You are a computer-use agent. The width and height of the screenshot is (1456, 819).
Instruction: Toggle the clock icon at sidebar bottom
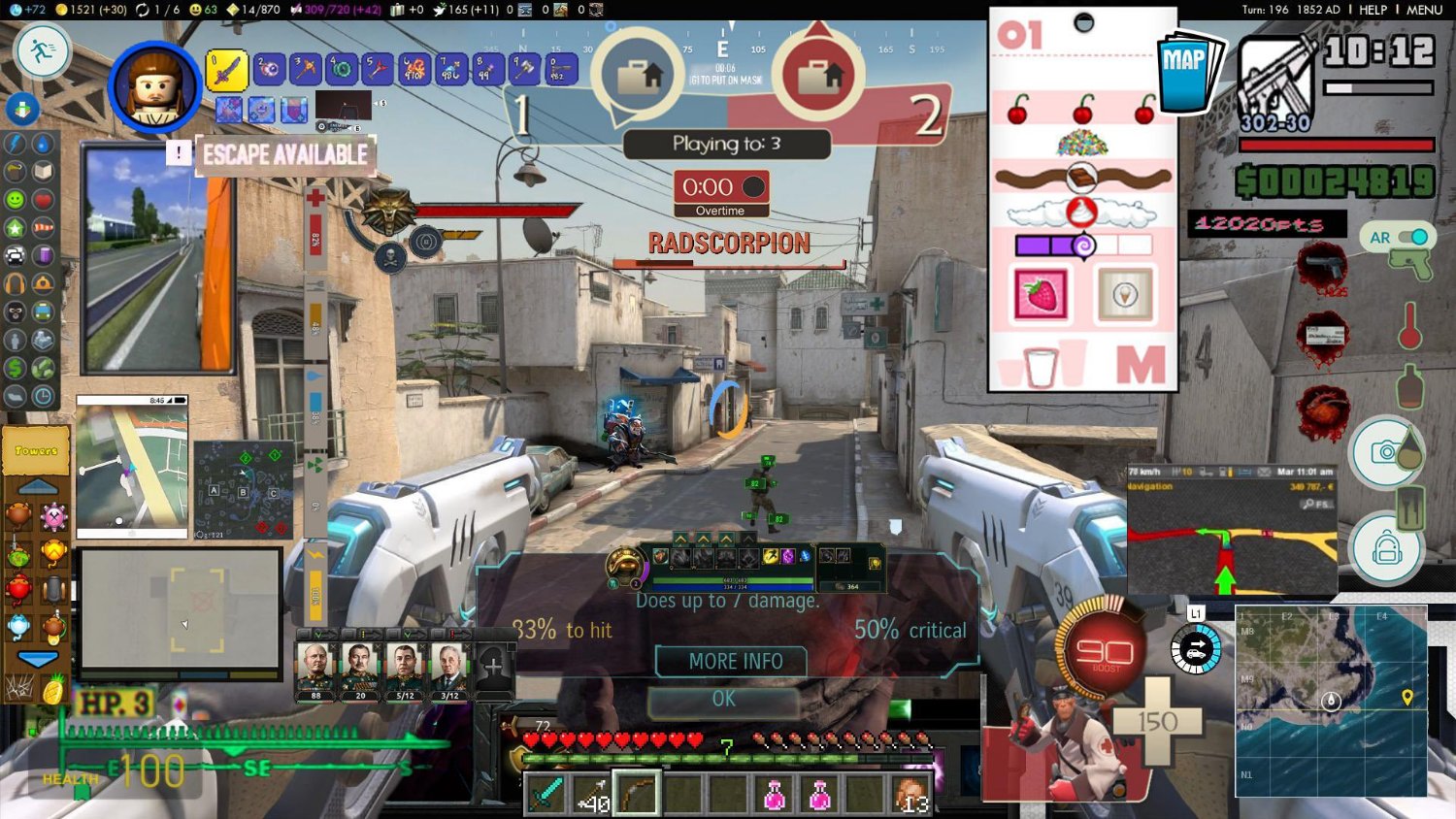(x=42, y=396)
